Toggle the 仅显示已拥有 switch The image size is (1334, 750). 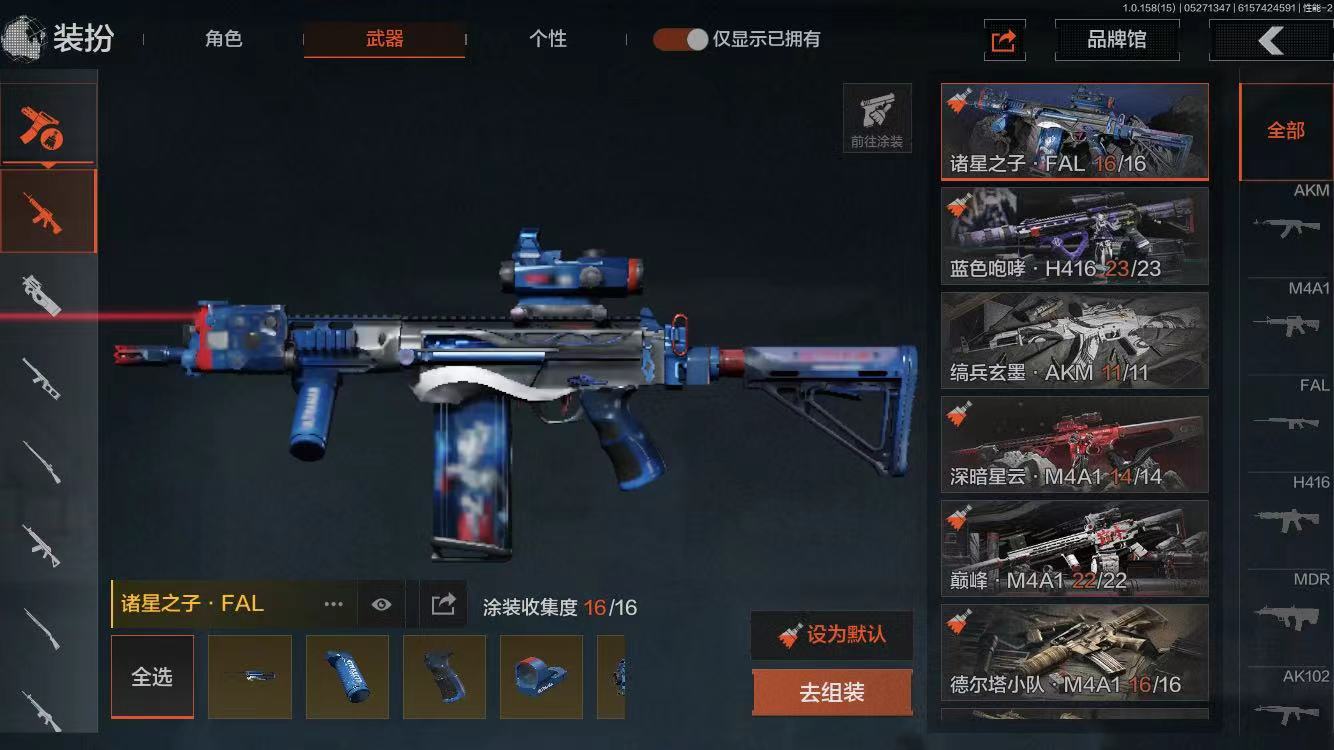(680, 40)
